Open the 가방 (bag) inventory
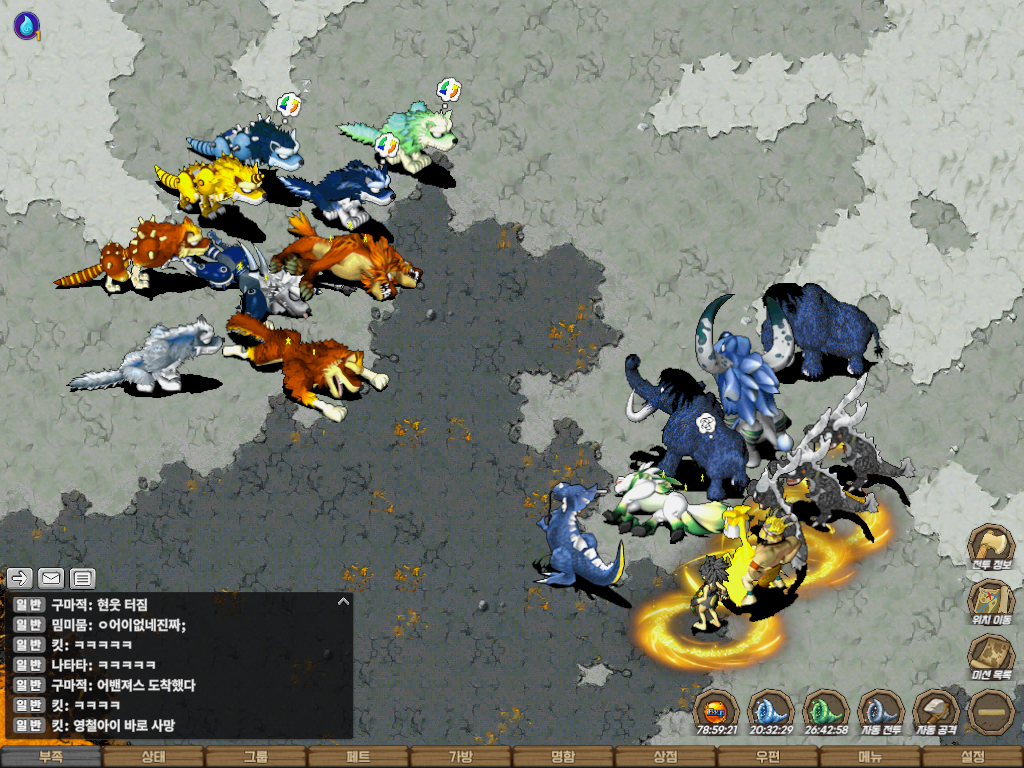The width and height of the screenshot is (1024, 768). pos(461,757)
